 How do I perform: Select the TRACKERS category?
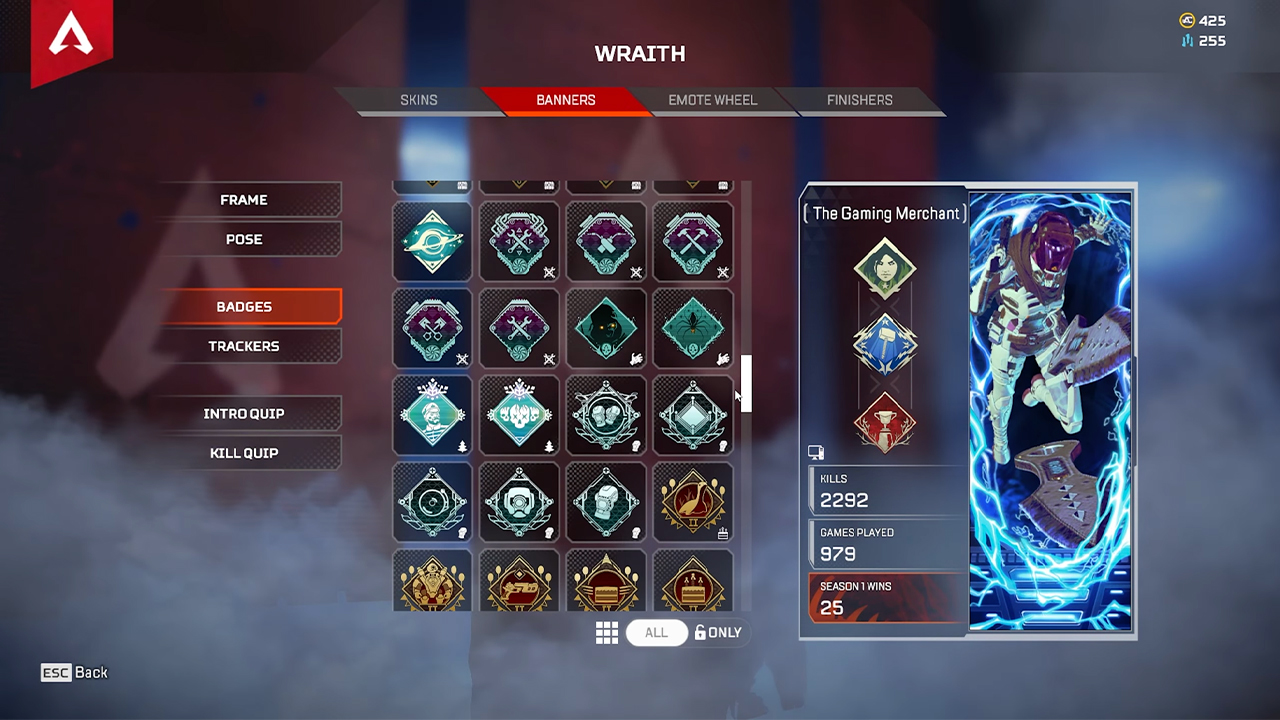tap(244, 346)
